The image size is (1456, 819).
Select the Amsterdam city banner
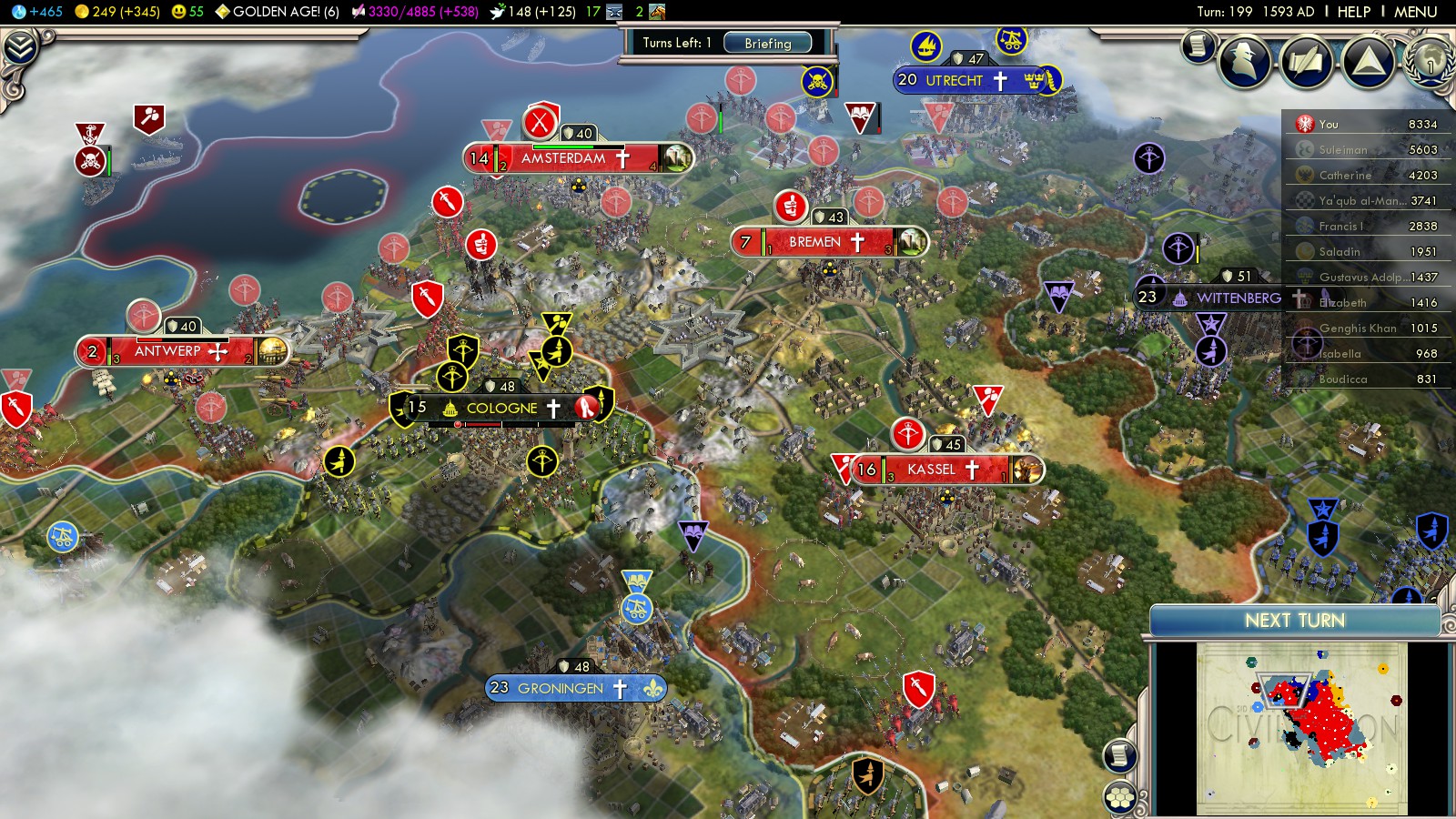tap(564, 158)
